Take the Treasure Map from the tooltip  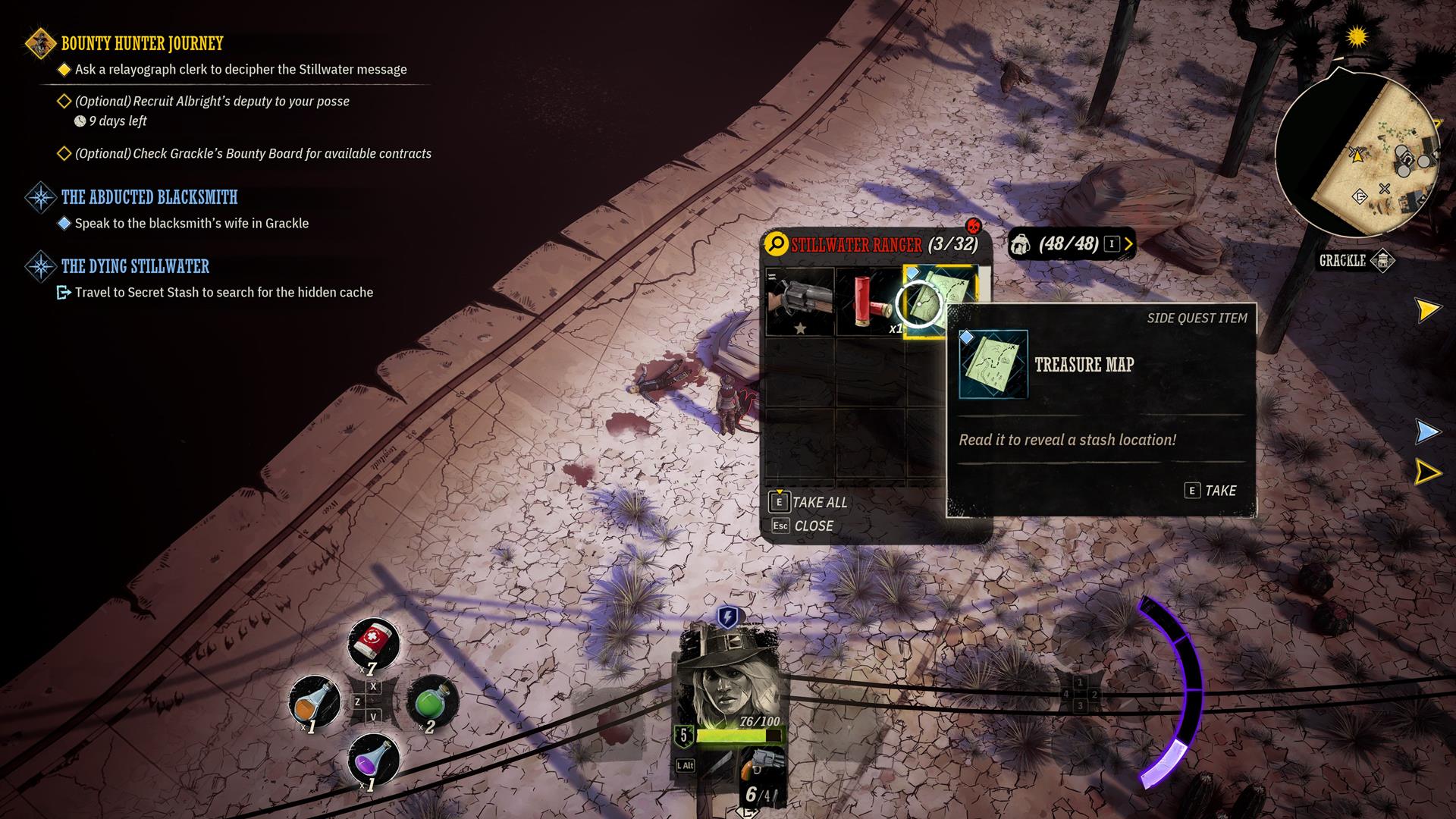1210,491
